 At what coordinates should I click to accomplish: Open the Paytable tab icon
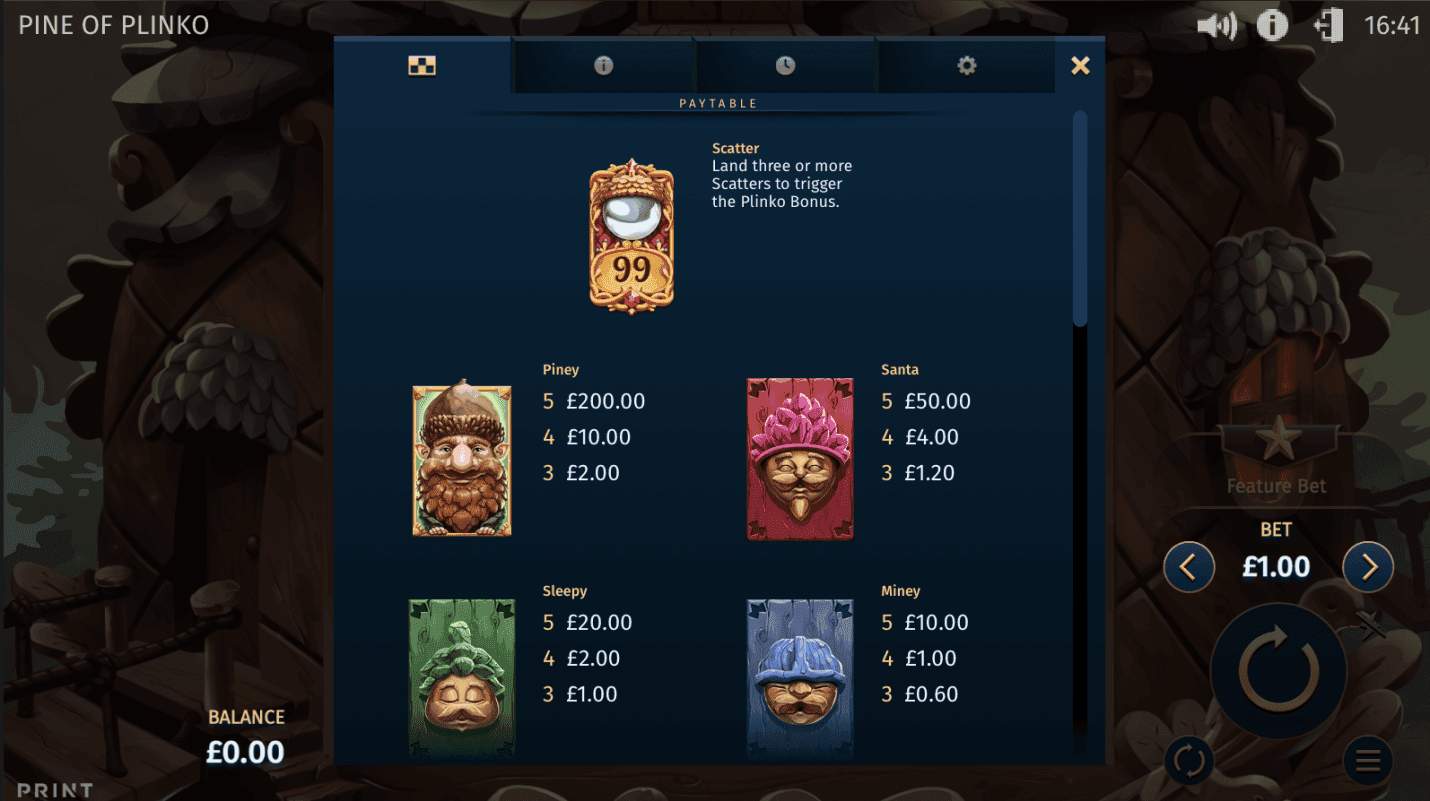[421, 64]
